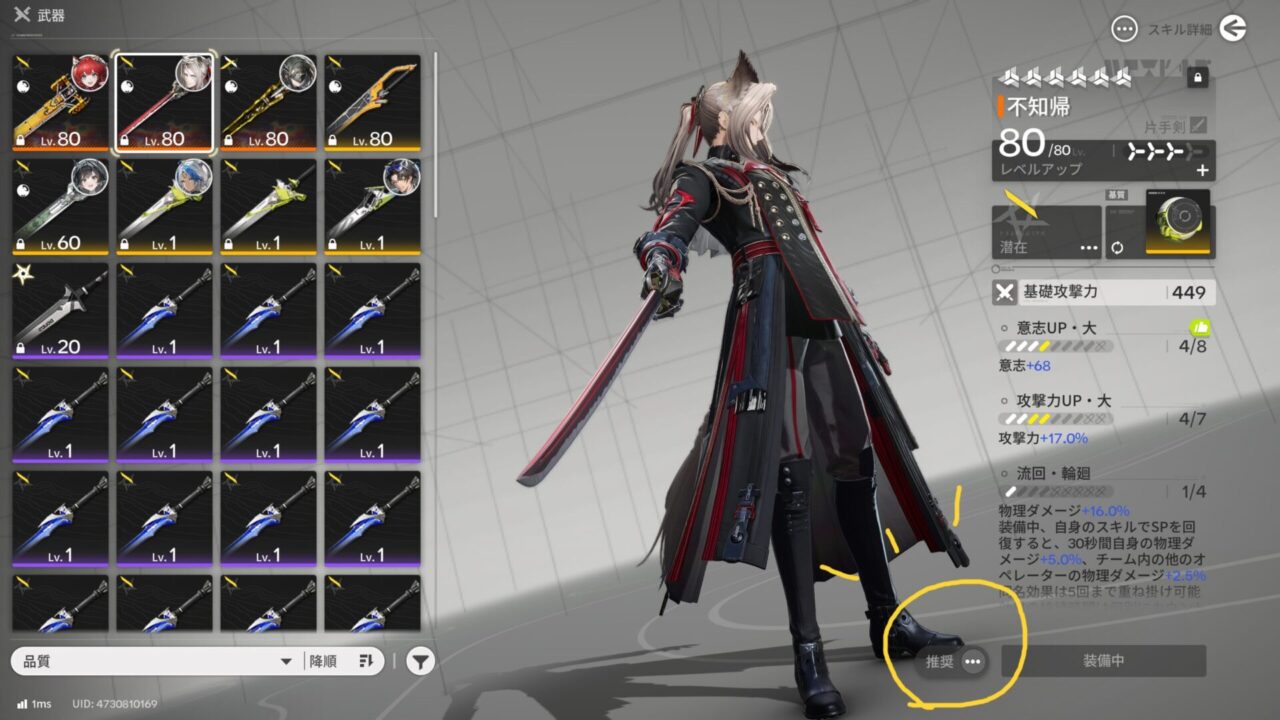Click the green tag on 意志UP・大

1201,327
